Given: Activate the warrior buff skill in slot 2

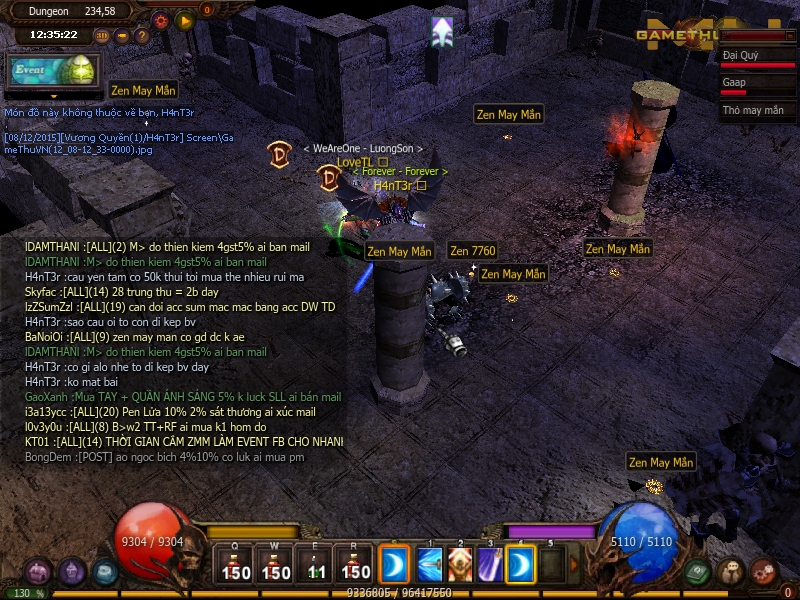Looking at the screenshot, I should pos(460,565).
